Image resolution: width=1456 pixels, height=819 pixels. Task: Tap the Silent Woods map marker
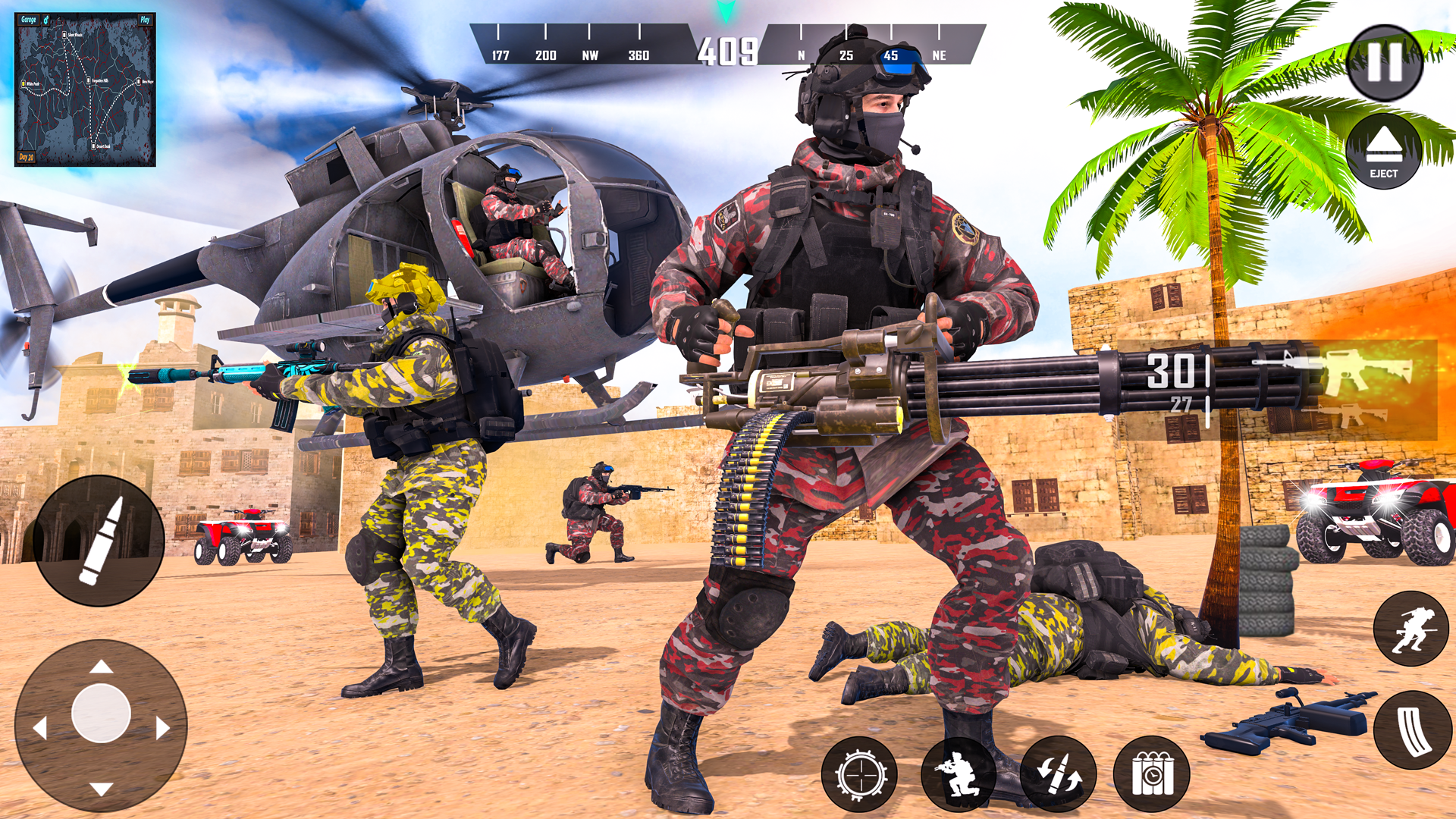(65, 36)
